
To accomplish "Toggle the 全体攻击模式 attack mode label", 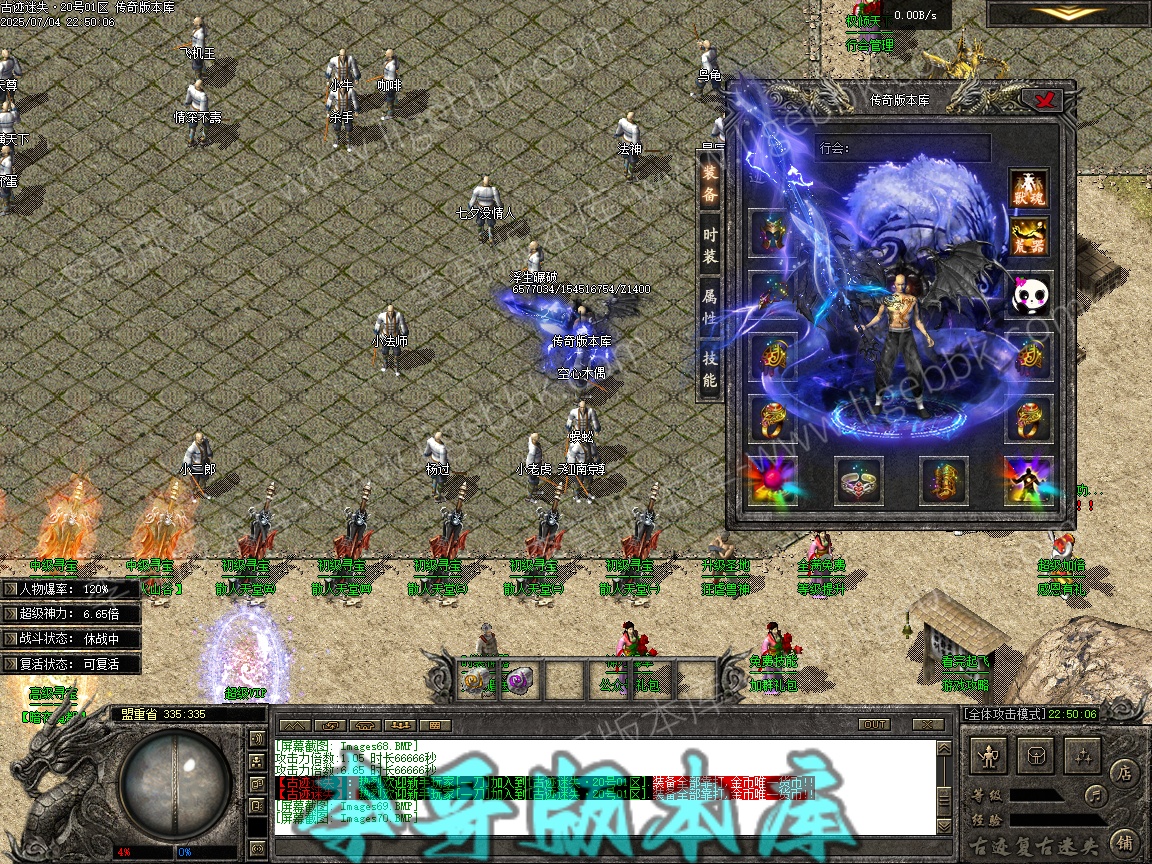I will pos(1003,714).
